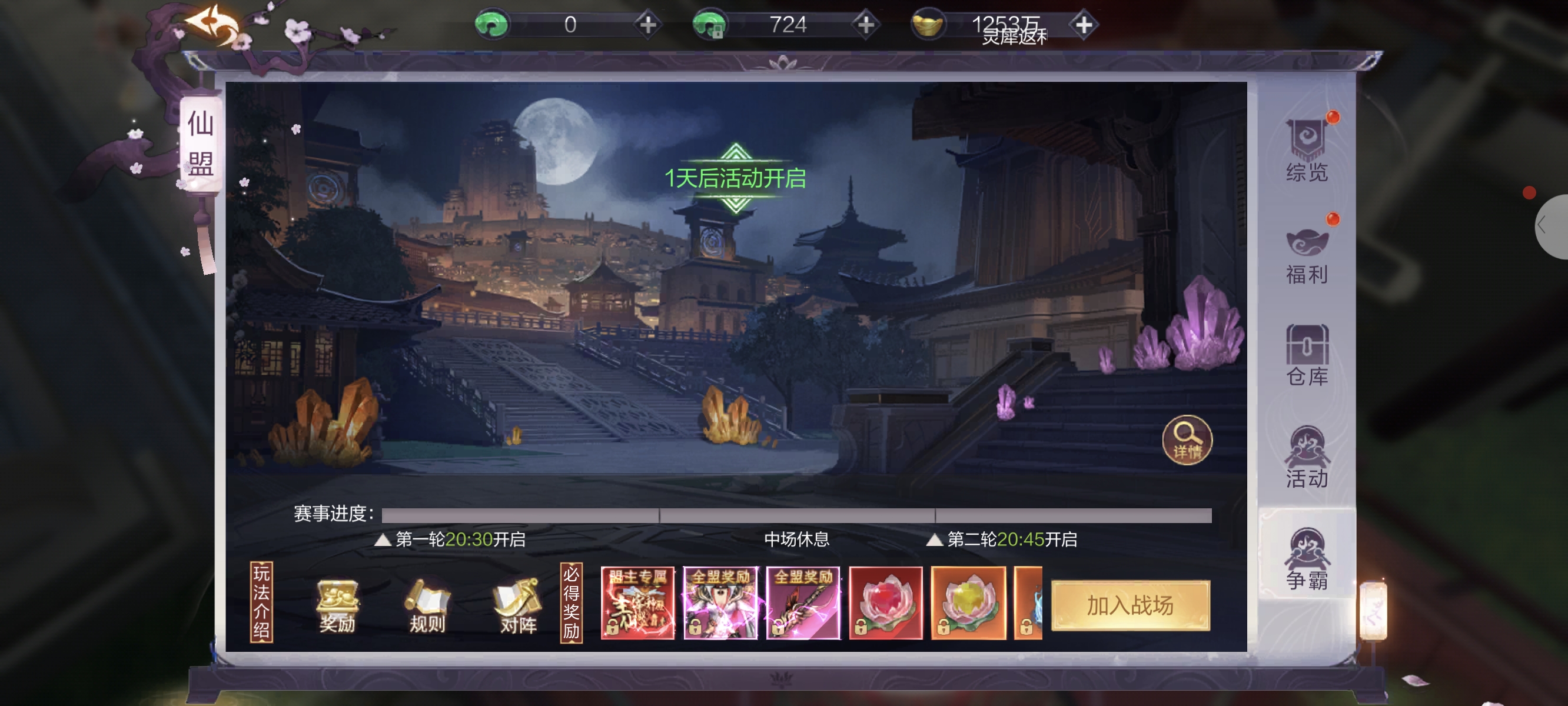Add bound jade with plus beside 724

[x=865, y=25]
